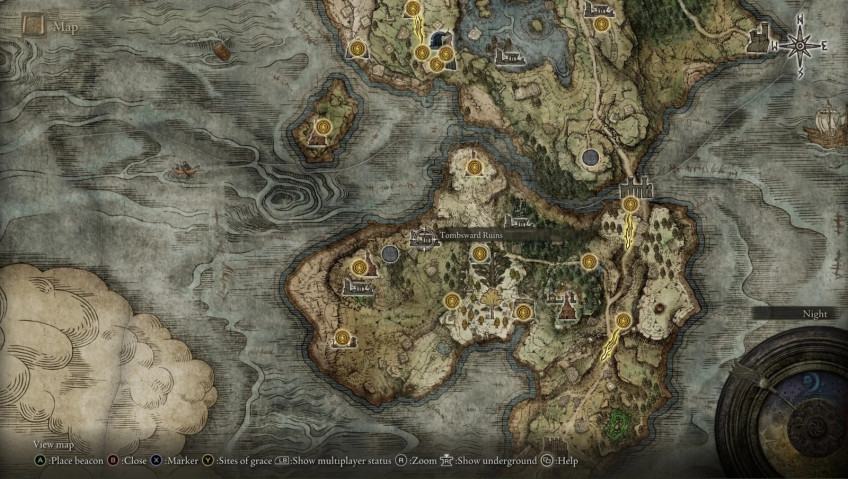Screen dimensions: 848x479
Task: Select the grace on the peninsula's southwest coast
Action: (x=343, y=337)
